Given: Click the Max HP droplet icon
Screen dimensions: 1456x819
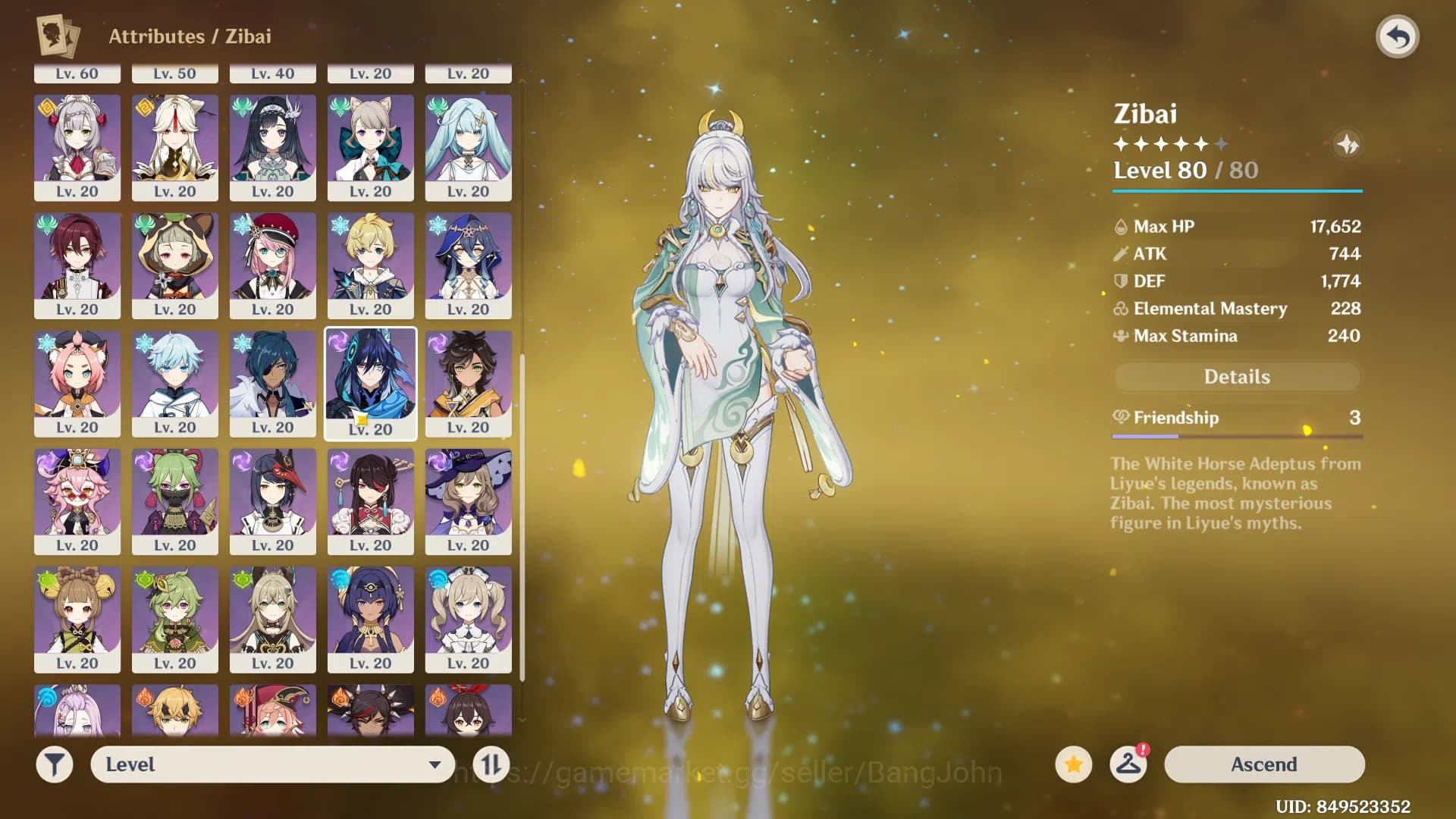Looking at the screenshot, I should tap(1120, 226).
